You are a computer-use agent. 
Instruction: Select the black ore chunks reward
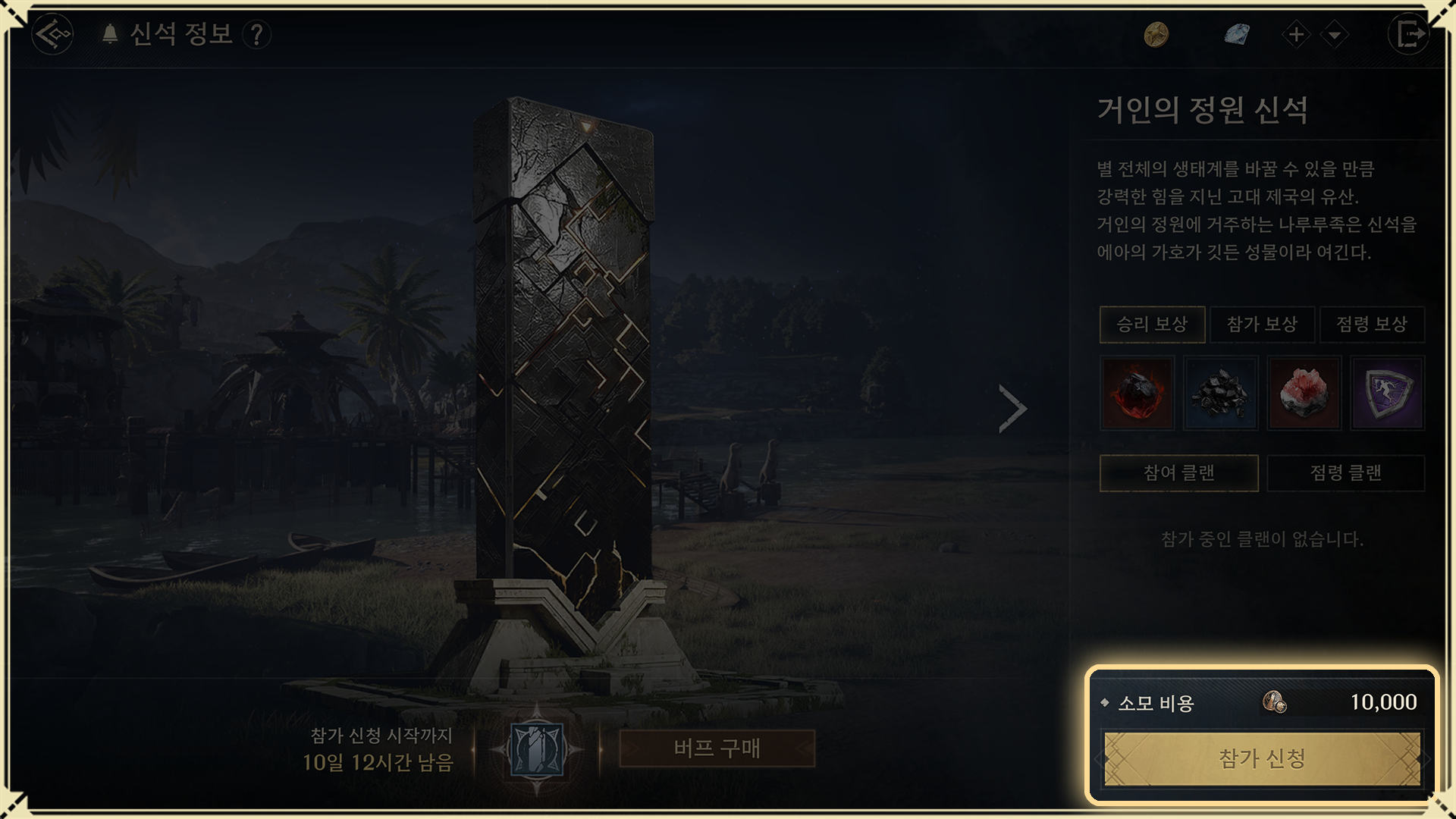point(1220,394)
